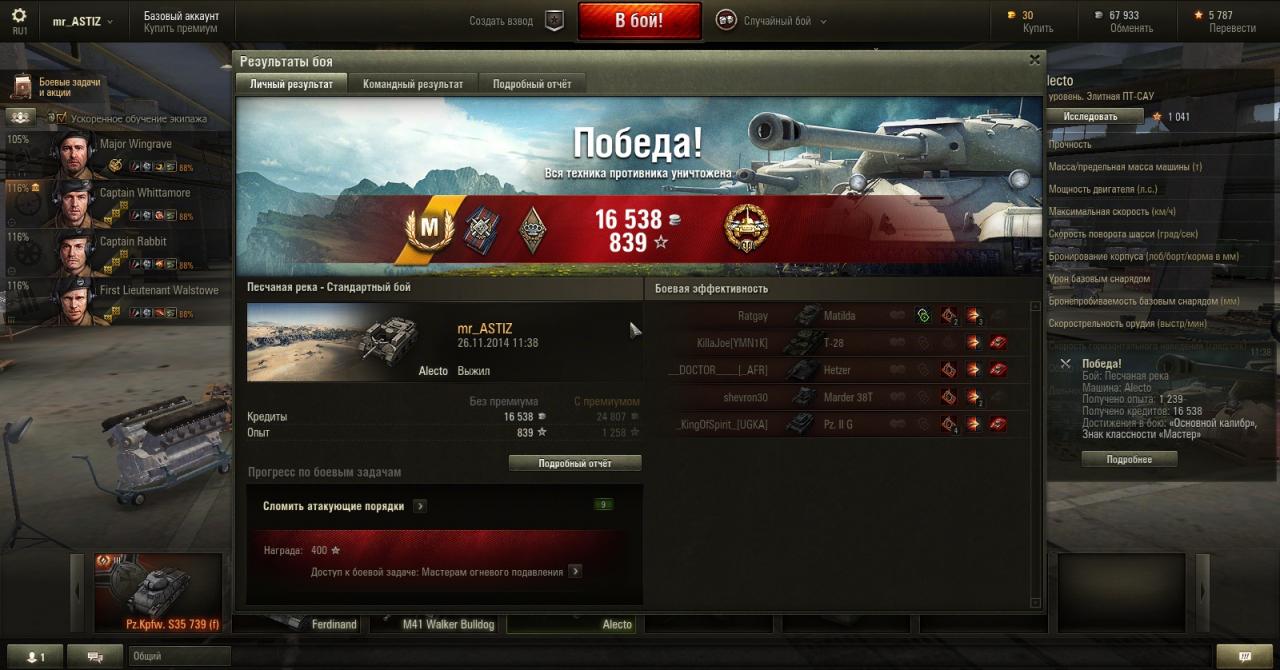The image size is (1280, 670).
Task: Select the Личный результат tab
Action: click(x=291, y=85)
